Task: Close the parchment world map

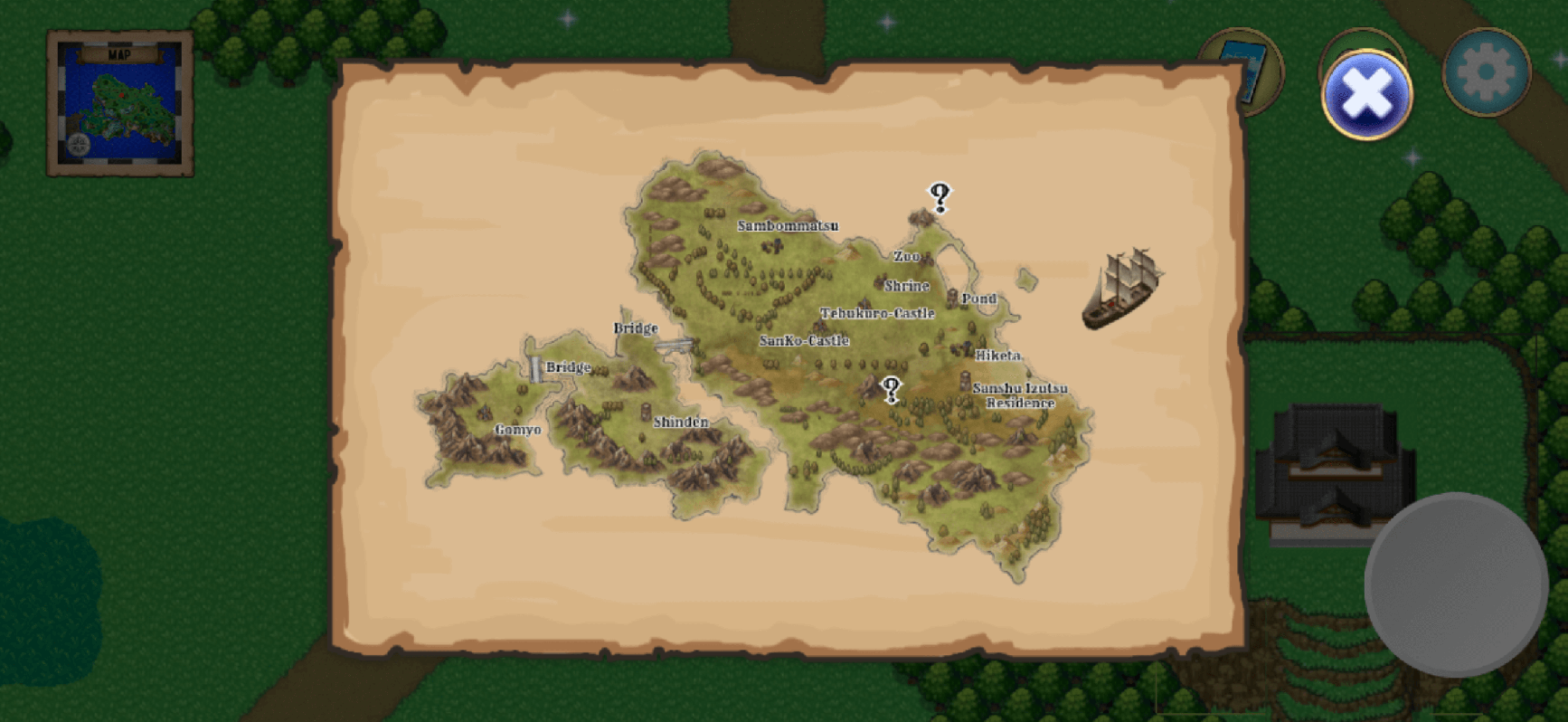Action: pos(1366,96)
